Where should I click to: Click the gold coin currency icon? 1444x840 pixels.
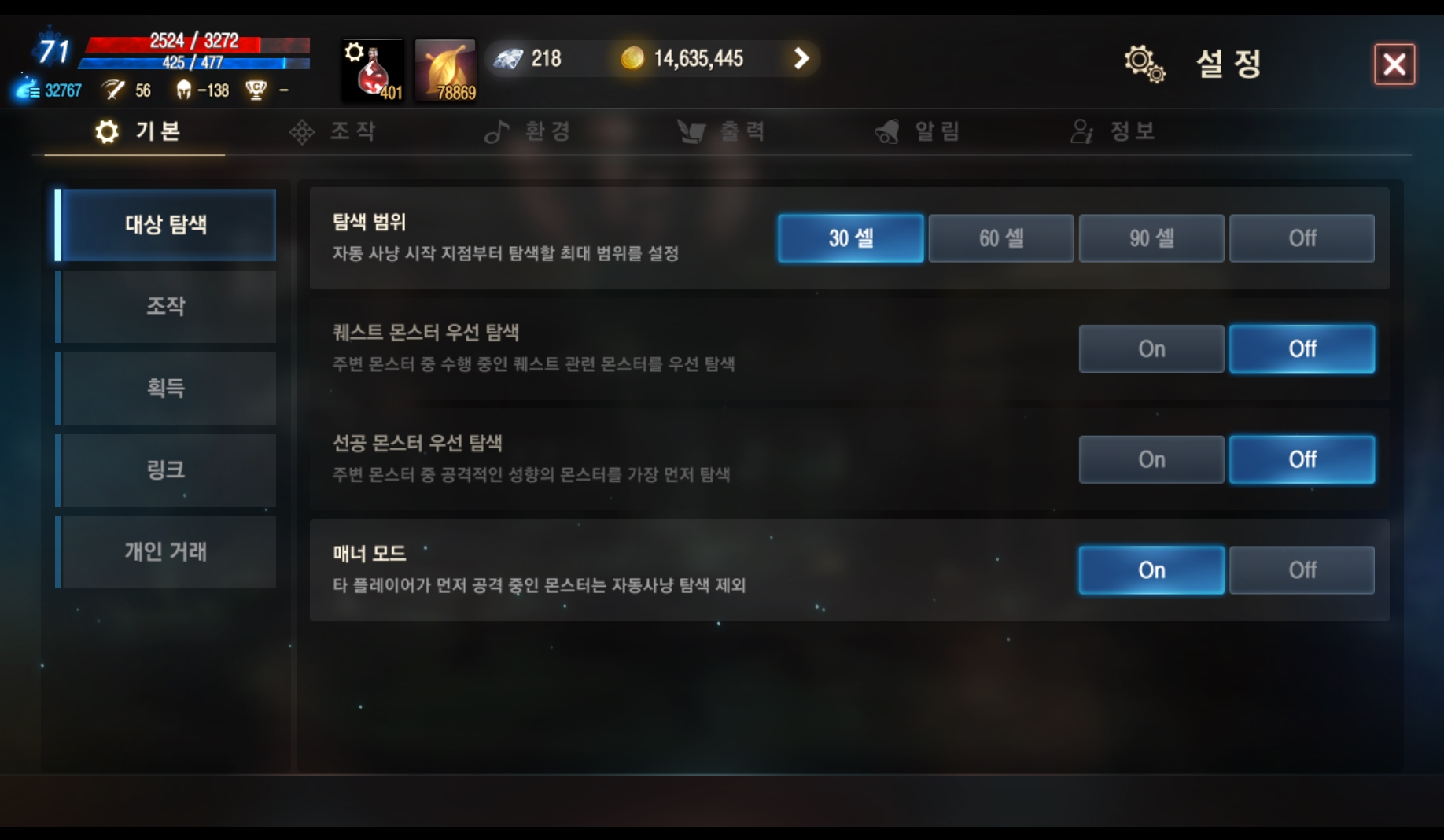[634, 58]
